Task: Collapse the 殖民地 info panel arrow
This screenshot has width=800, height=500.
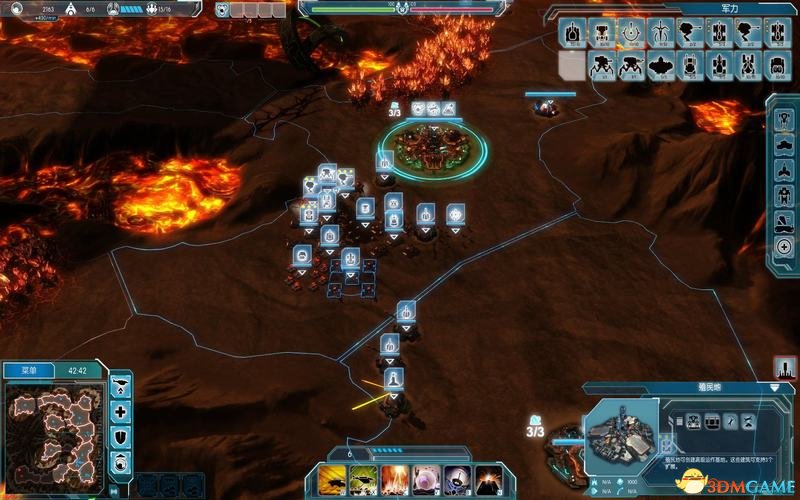Action: tap(775, 387)
